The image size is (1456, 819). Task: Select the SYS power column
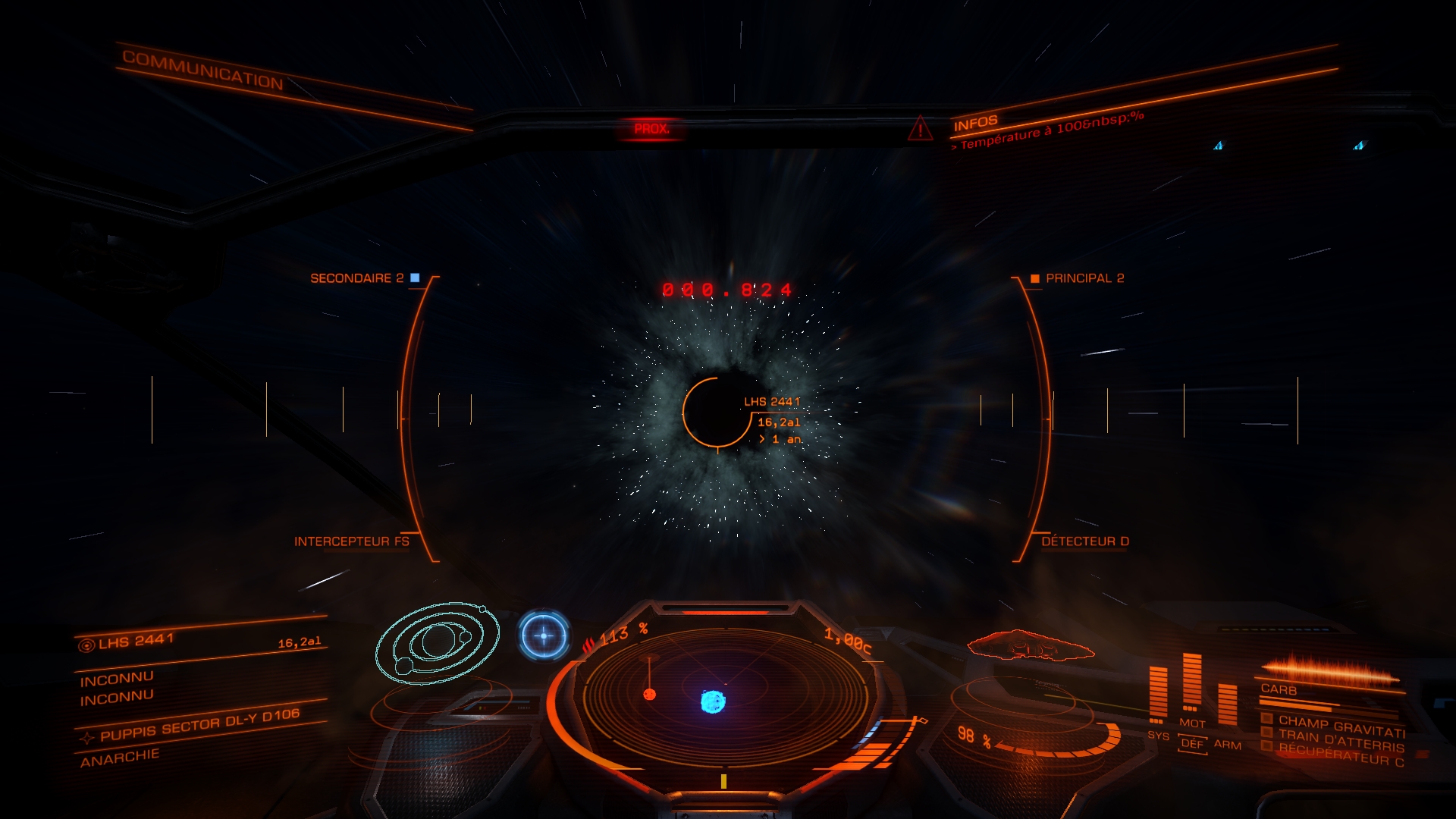[1157, 694]
